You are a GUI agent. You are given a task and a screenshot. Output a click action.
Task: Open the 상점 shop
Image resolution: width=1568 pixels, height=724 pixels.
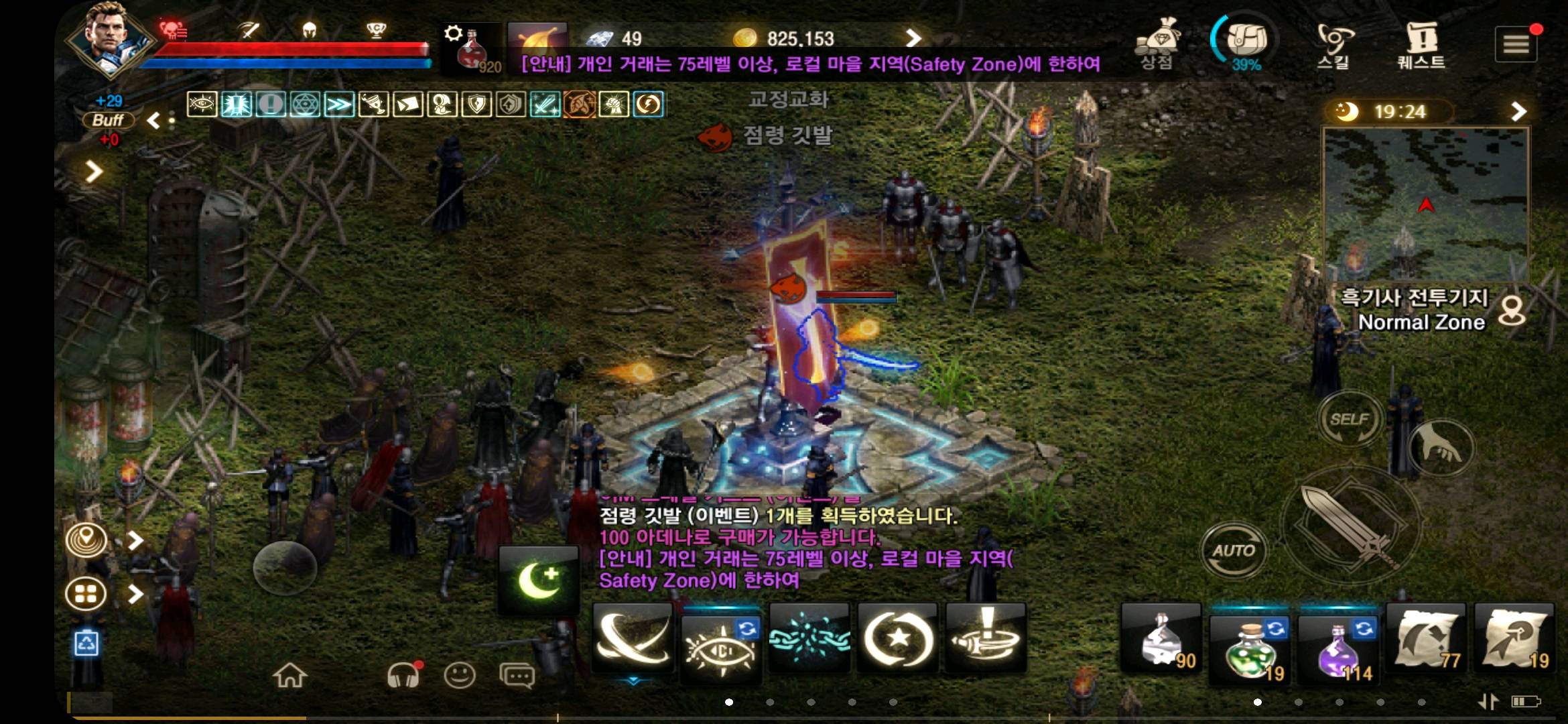[1157, 44]
